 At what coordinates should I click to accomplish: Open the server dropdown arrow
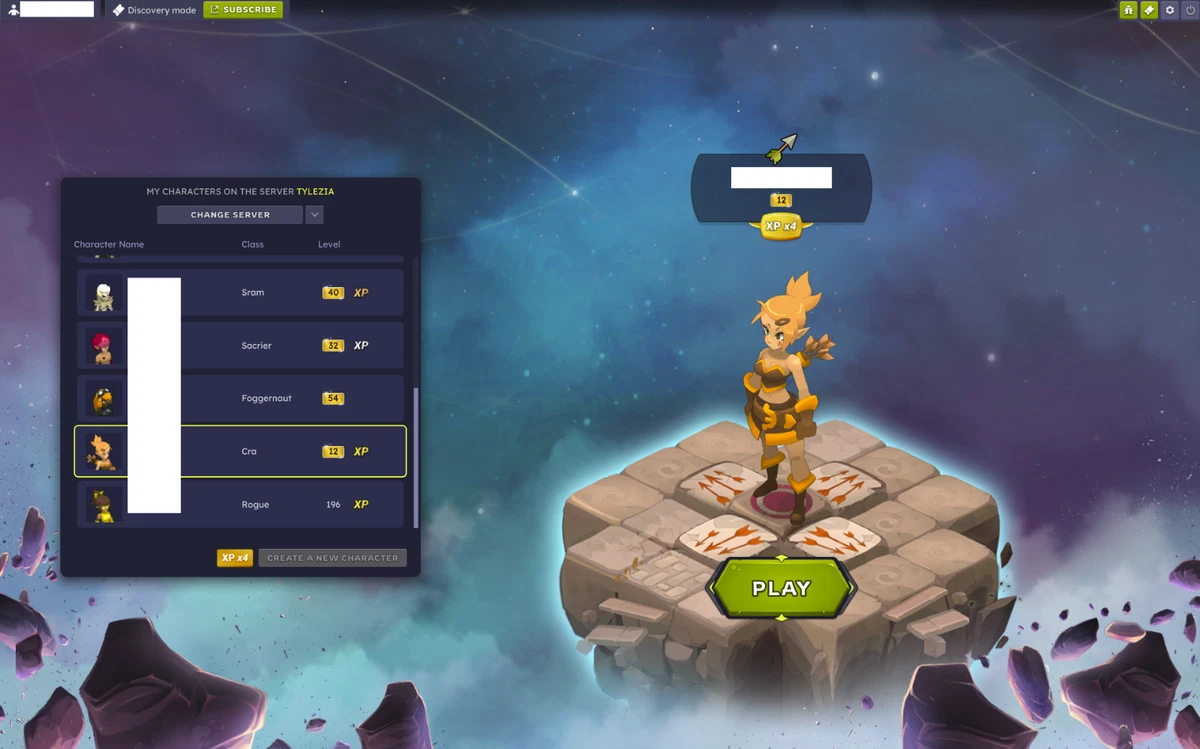click(x=314, y=215)
